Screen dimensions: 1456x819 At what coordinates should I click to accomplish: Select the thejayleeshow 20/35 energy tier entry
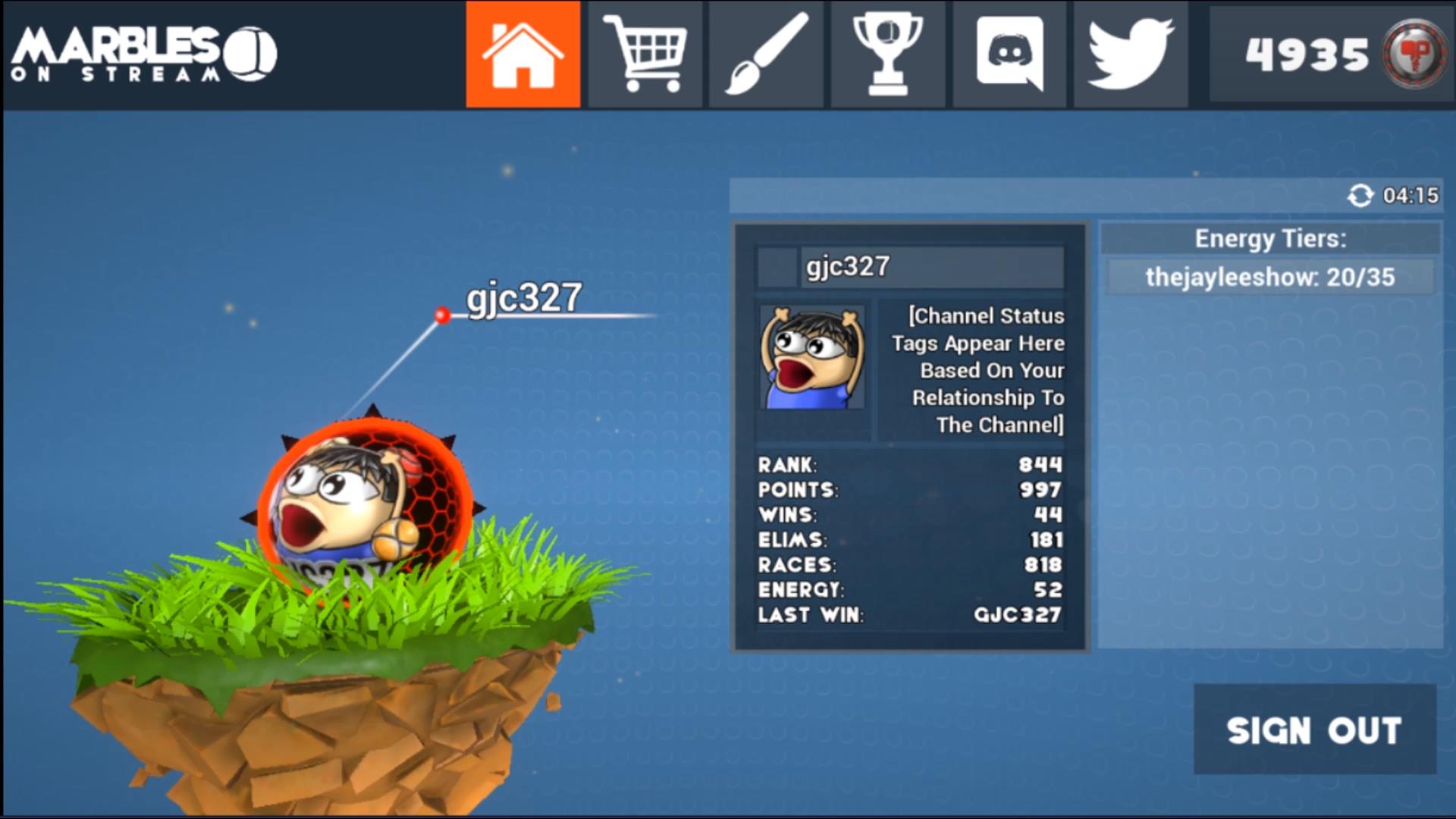pyautogui.click(x=1270, y=278)
